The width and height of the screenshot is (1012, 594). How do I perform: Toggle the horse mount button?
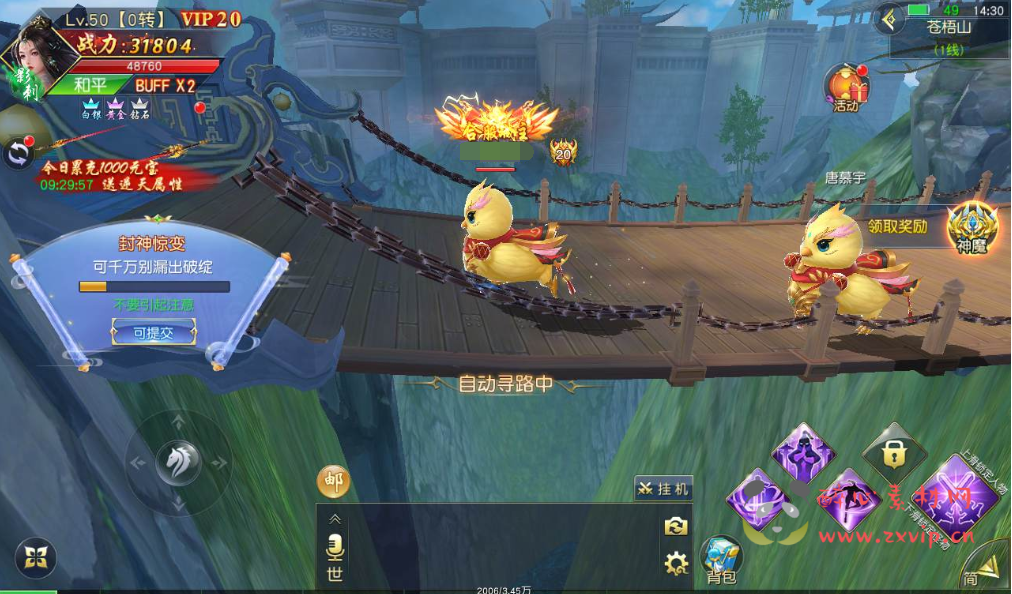(x=179, y=463)
